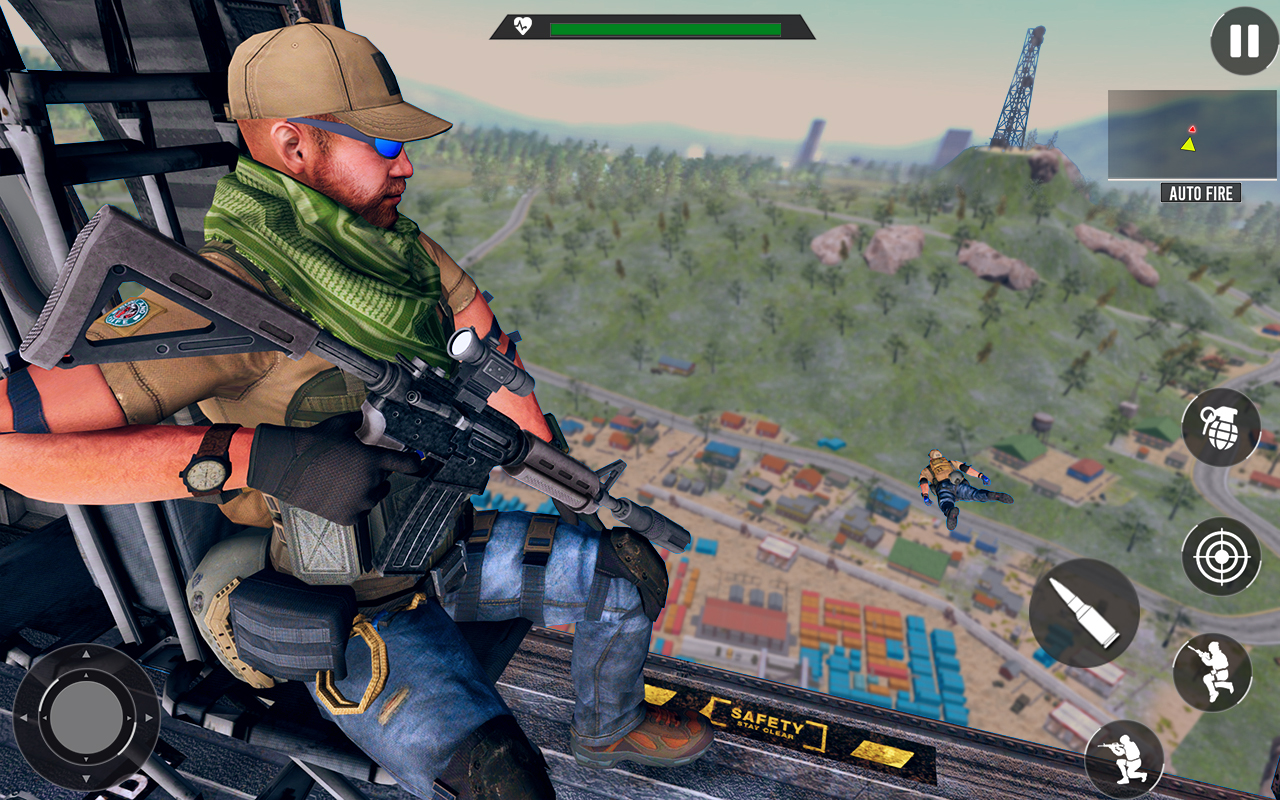Viewport: 1280px width, 800px height.
Task: Tap the kneeling soldier stance icon
Action: [x=1212, y=672]
